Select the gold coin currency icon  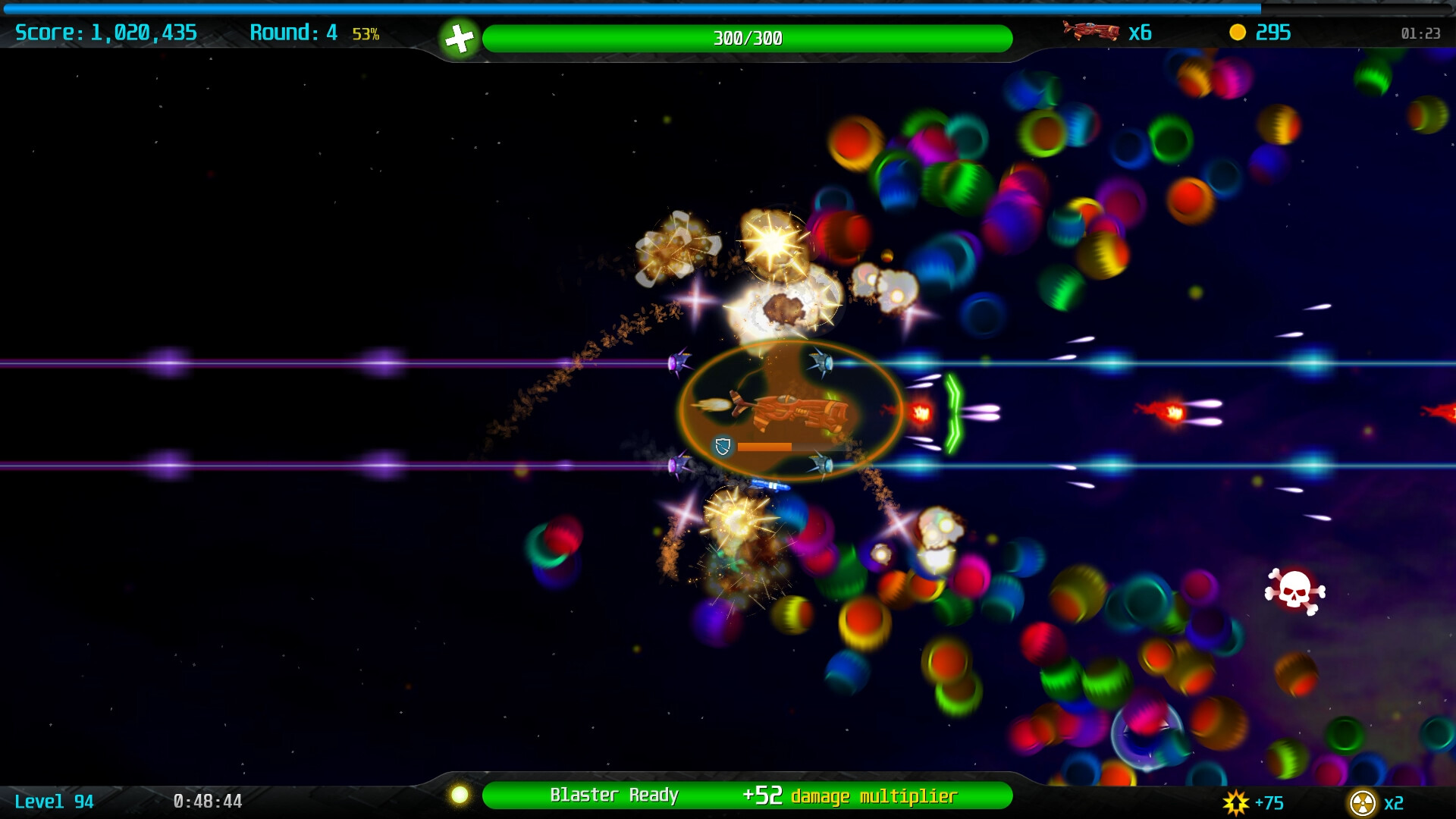click(x=1237, y=33)
